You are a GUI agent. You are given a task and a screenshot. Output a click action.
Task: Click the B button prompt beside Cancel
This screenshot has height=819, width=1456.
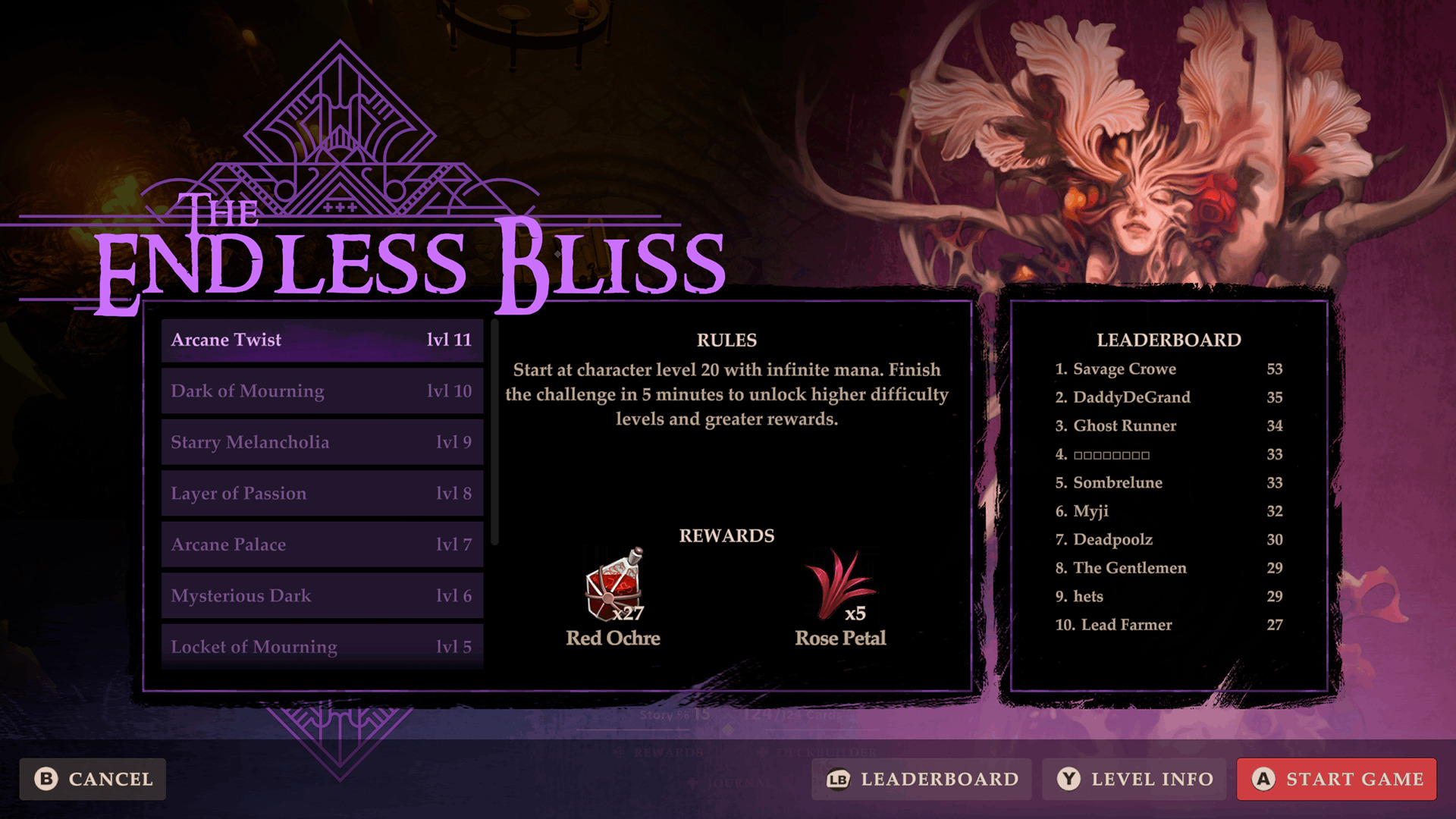46,779
